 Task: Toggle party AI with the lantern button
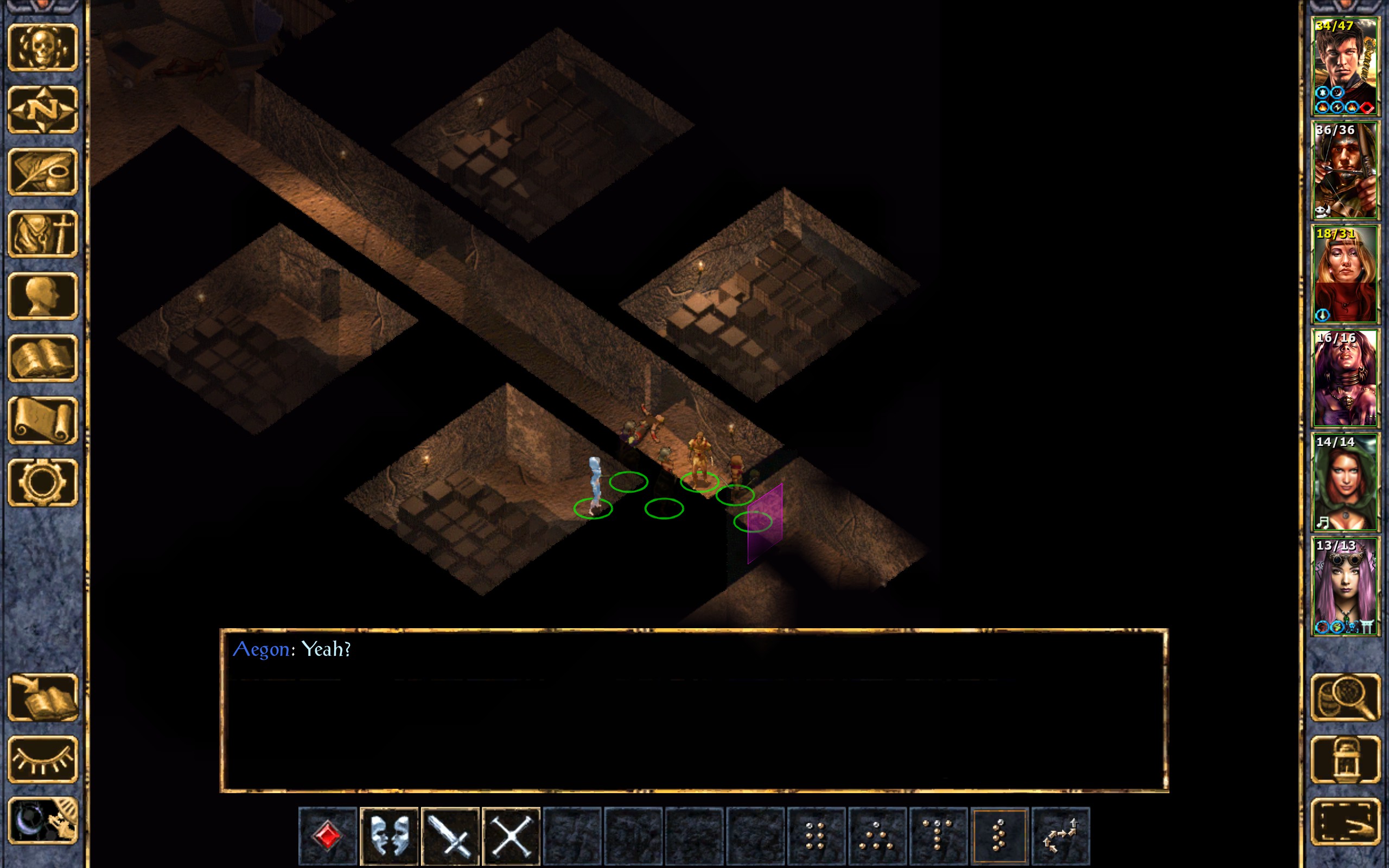click(x=1346, y=759)
